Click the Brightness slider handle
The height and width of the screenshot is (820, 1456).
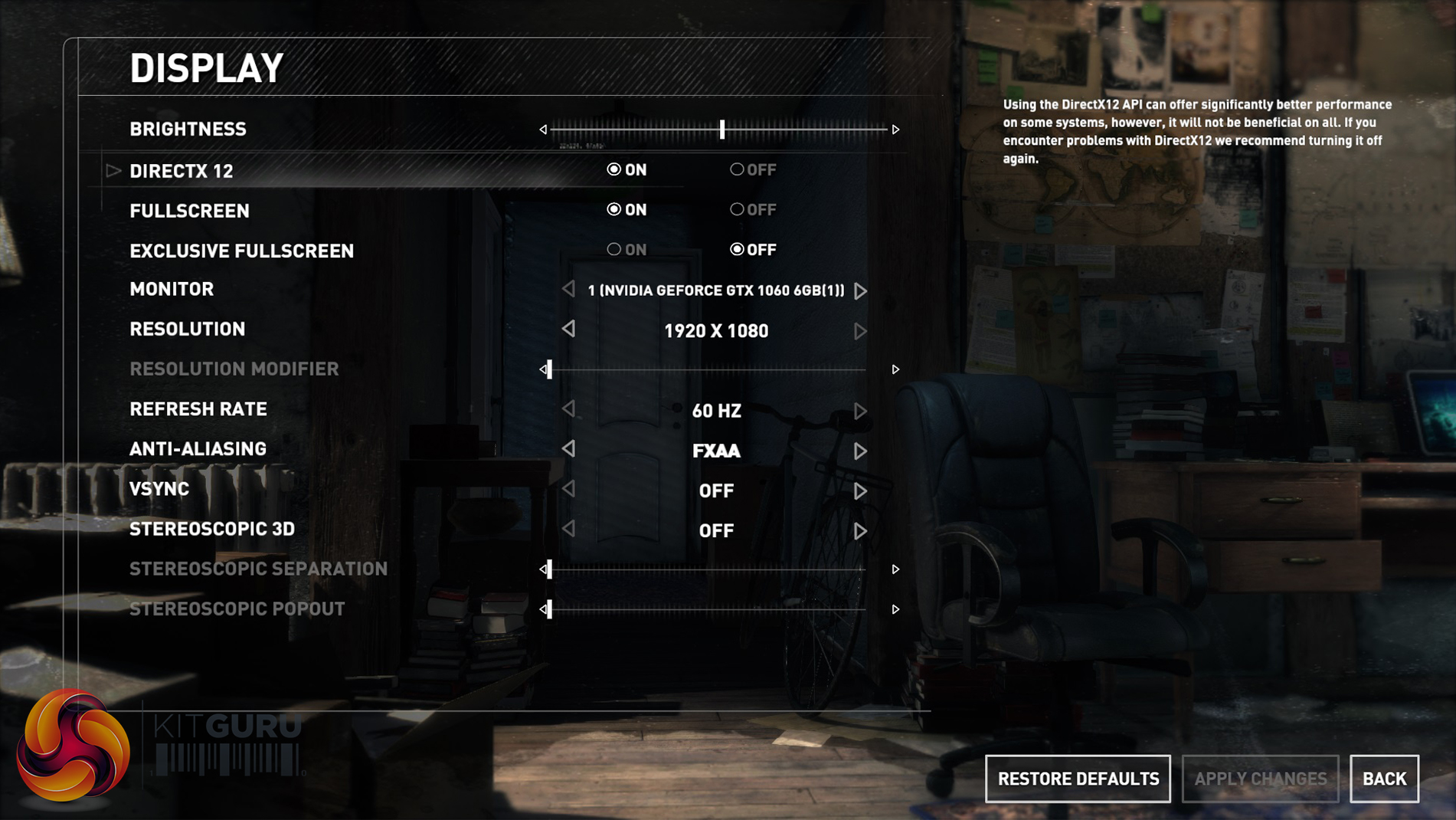721,130
